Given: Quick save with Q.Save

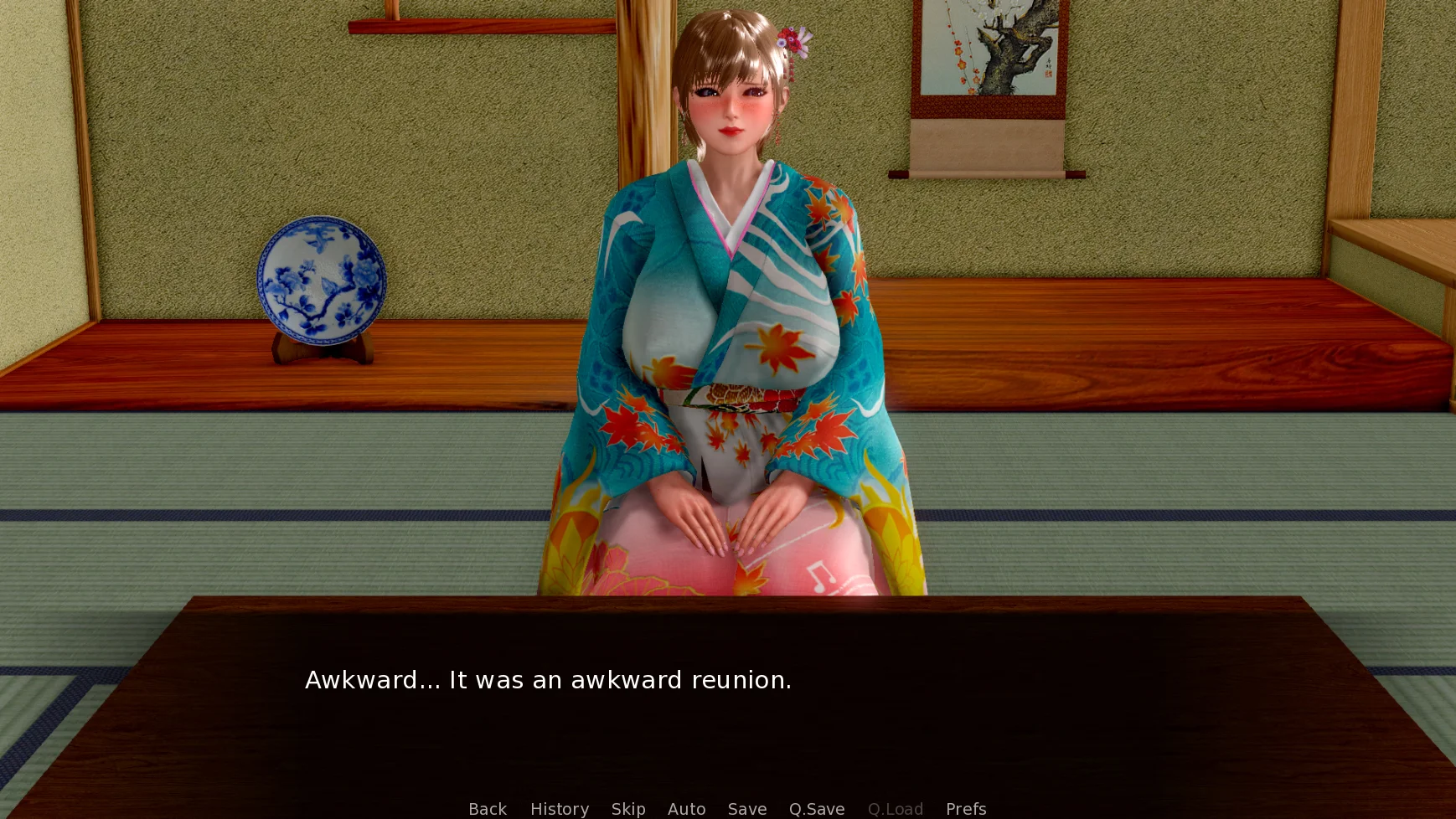Looking at the screenshot, I should coord(817,809).
